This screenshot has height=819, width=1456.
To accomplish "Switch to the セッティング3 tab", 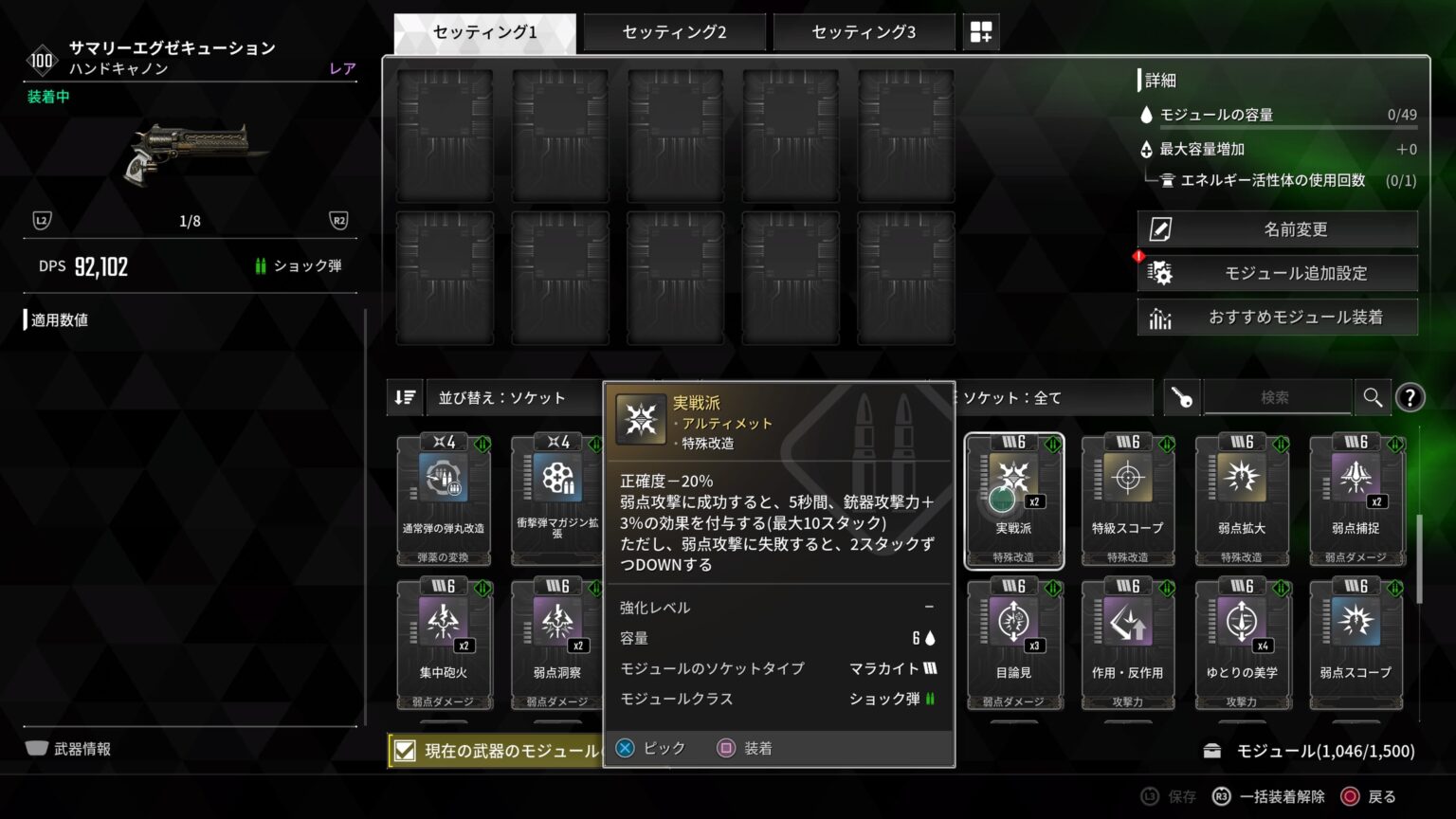I will [x=864, y=31].
